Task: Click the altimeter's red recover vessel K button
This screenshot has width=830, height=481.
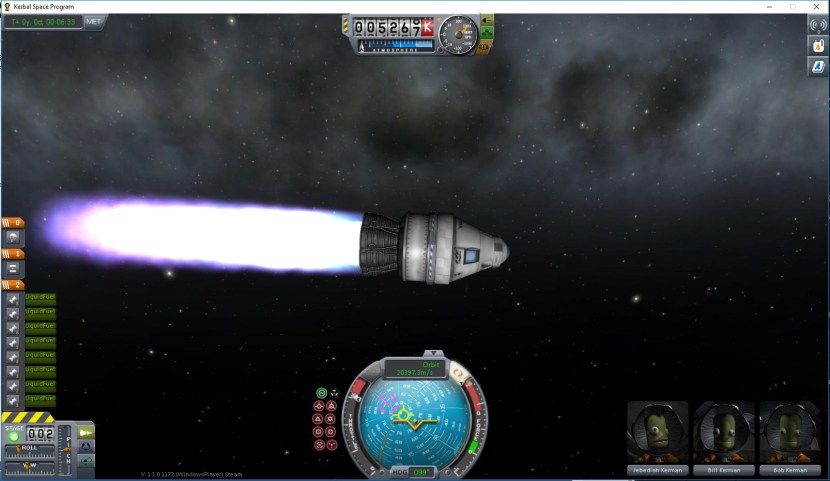Action: pos(428,28)
